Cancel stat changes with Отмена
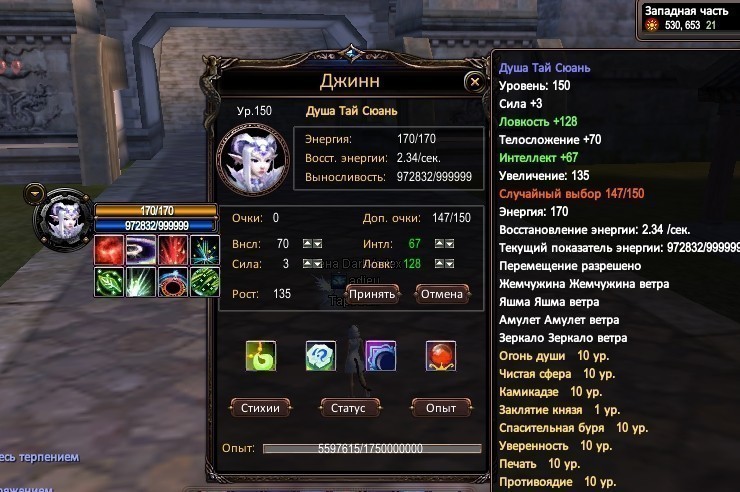Image resolution: width=740 pixels, height=492 pixels. pos(441,294)
